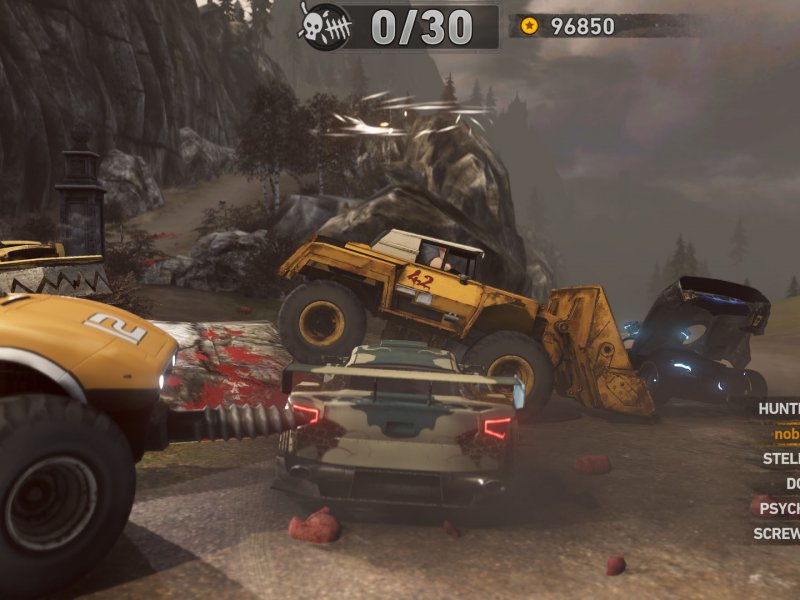Image resolution: width=800 pixels, height=600 pixels.
Task: Select the HUNT player row in standings
Action: pyautogui.click(x=778, y=408)
